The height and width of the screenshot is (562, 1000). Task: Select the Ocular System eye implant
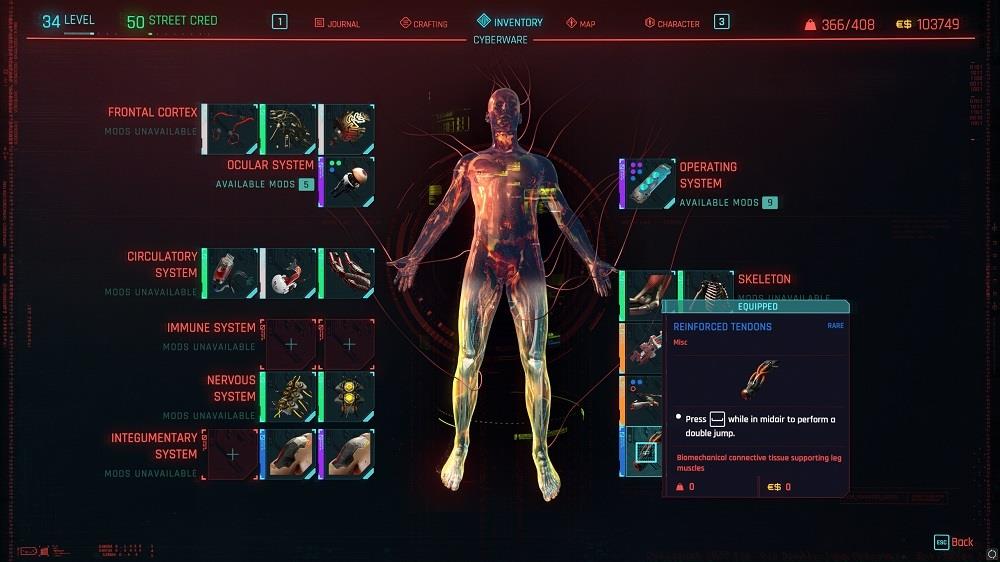point(348,182)
